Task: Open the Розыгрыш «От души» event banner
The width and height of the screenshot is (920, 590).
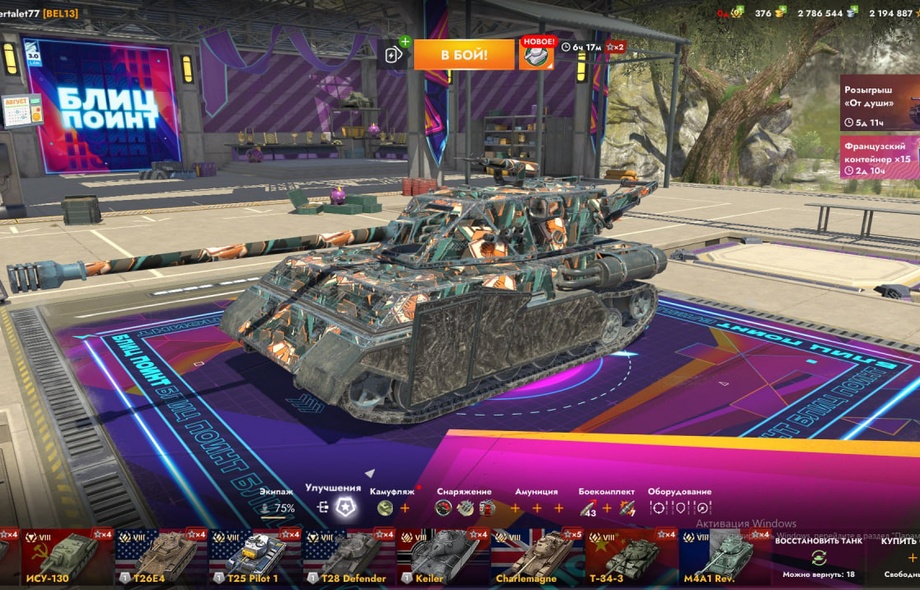Action: (879, 103)
